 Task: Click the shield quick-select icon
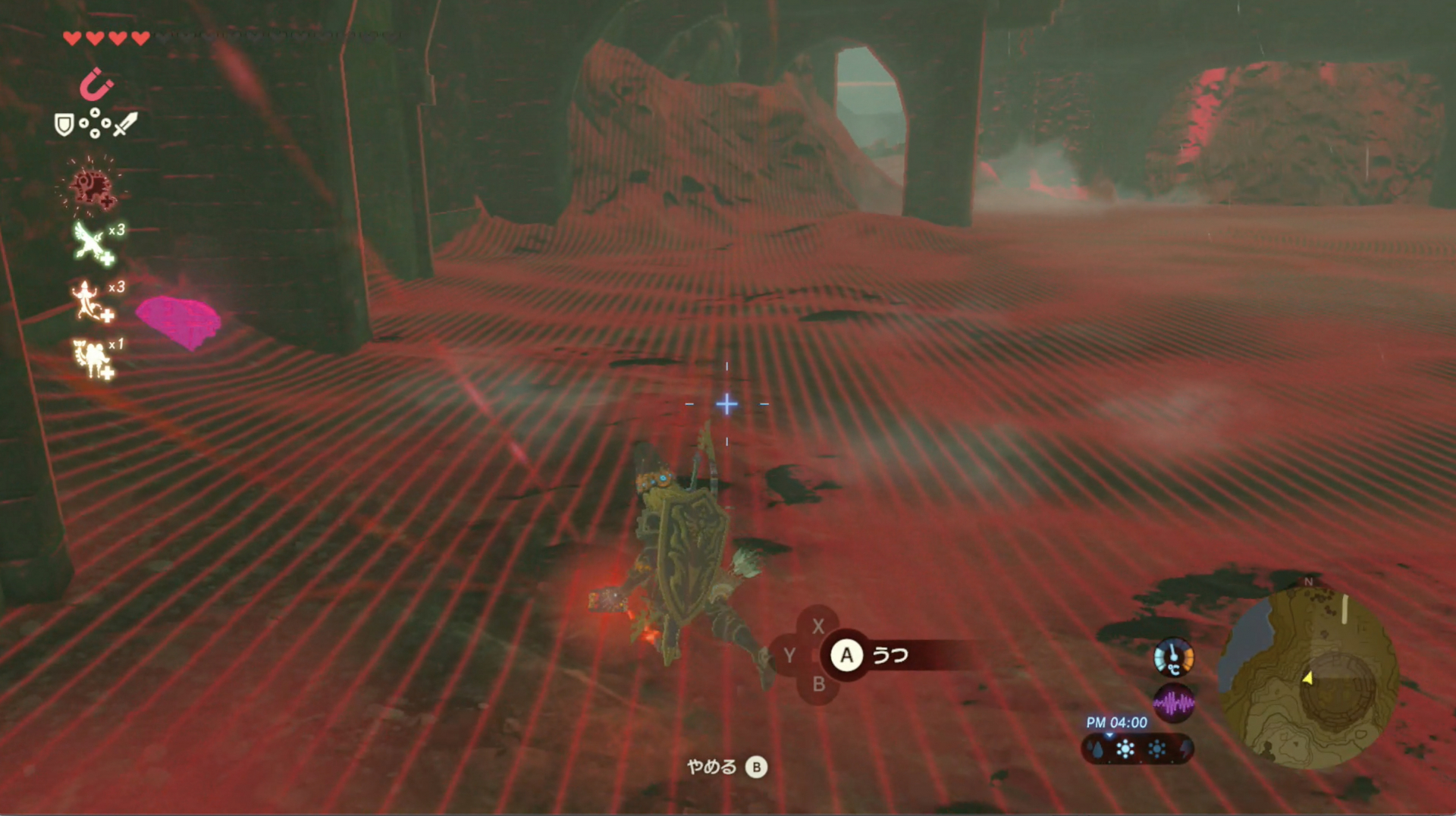(x=64, y=124)
